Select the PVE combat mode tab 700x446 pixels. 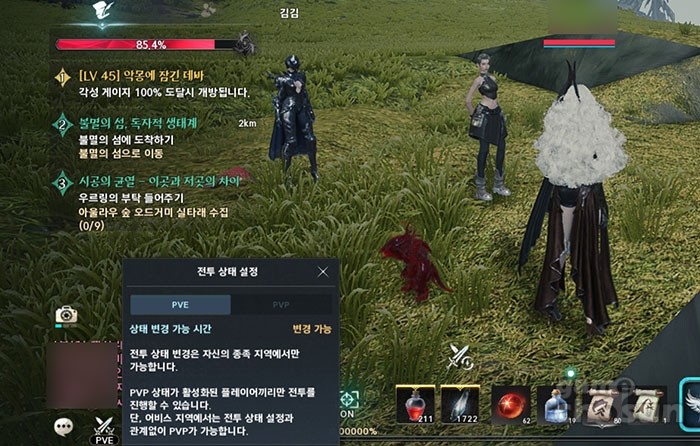[x=180, y=305]
